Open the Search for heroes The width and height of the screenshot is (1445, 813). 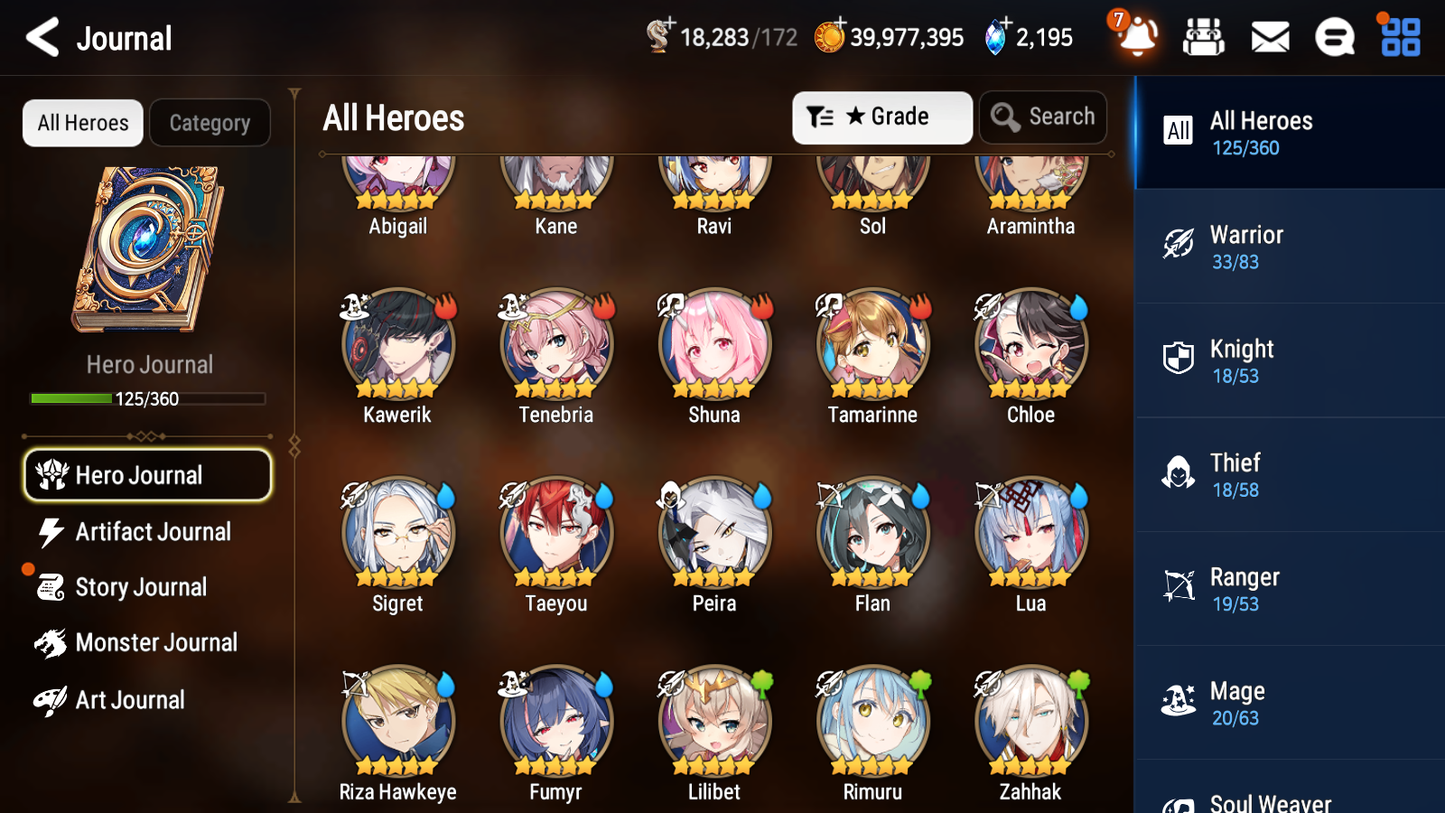click(1043, 117)
